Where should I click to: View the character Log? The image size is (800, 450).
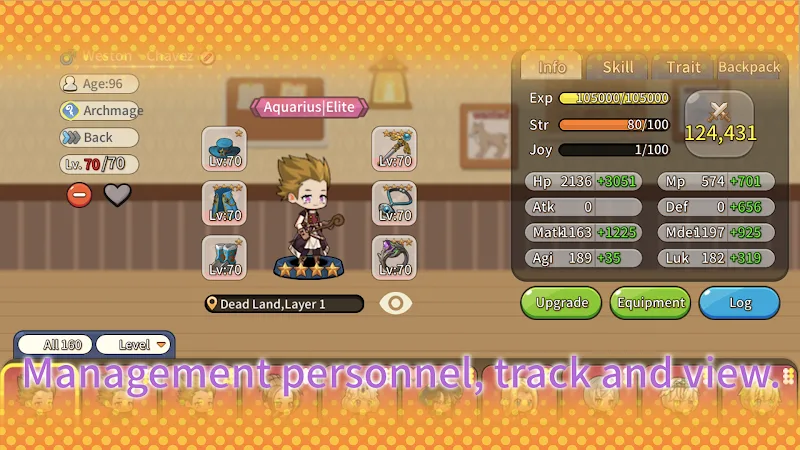pos(739,302)
